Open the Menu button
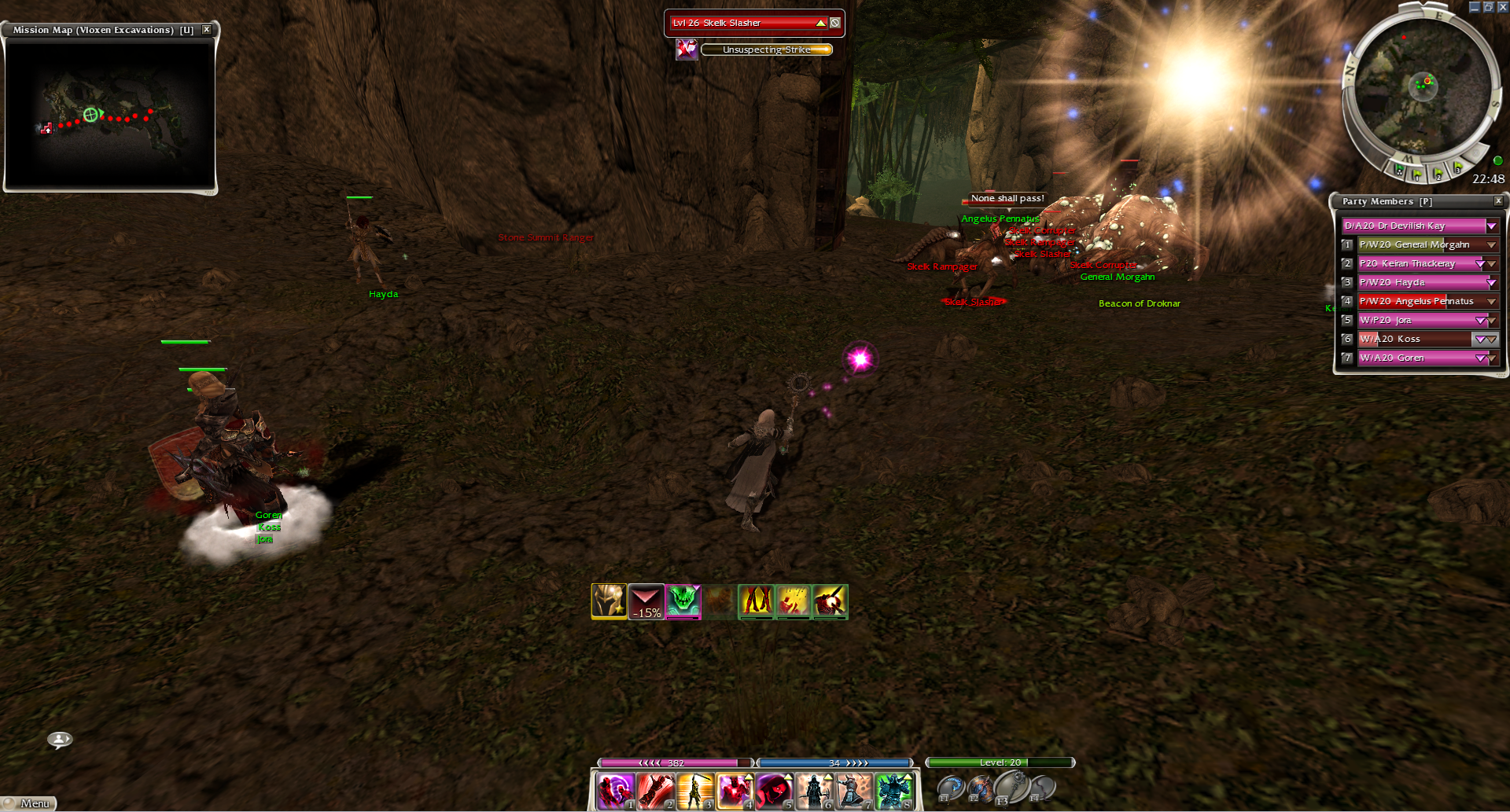Screen dimensions: 1510x812 (x=30, y=803)
